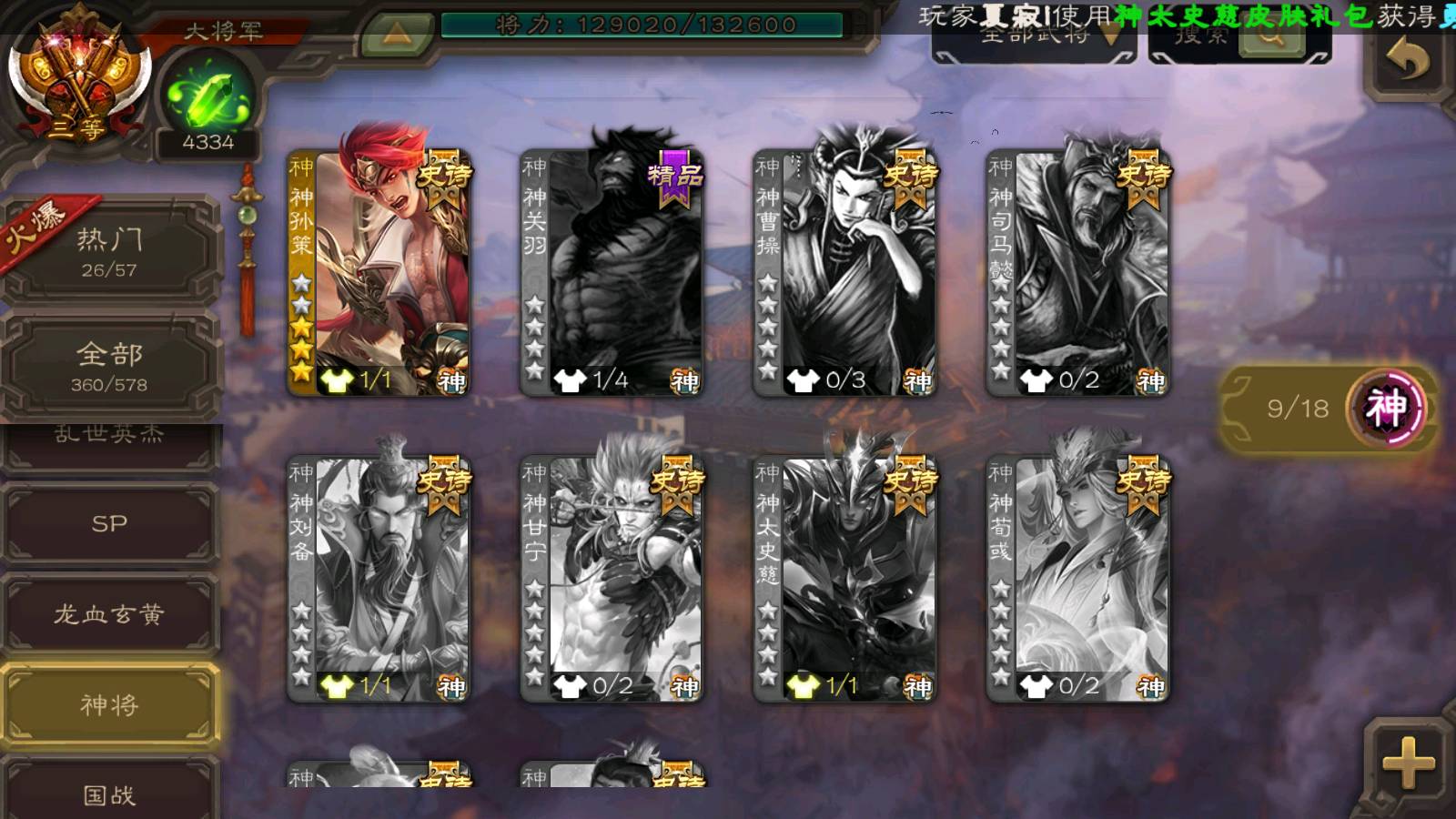
Task: Switch to the SP heroes tab
Action: point(109,524)
